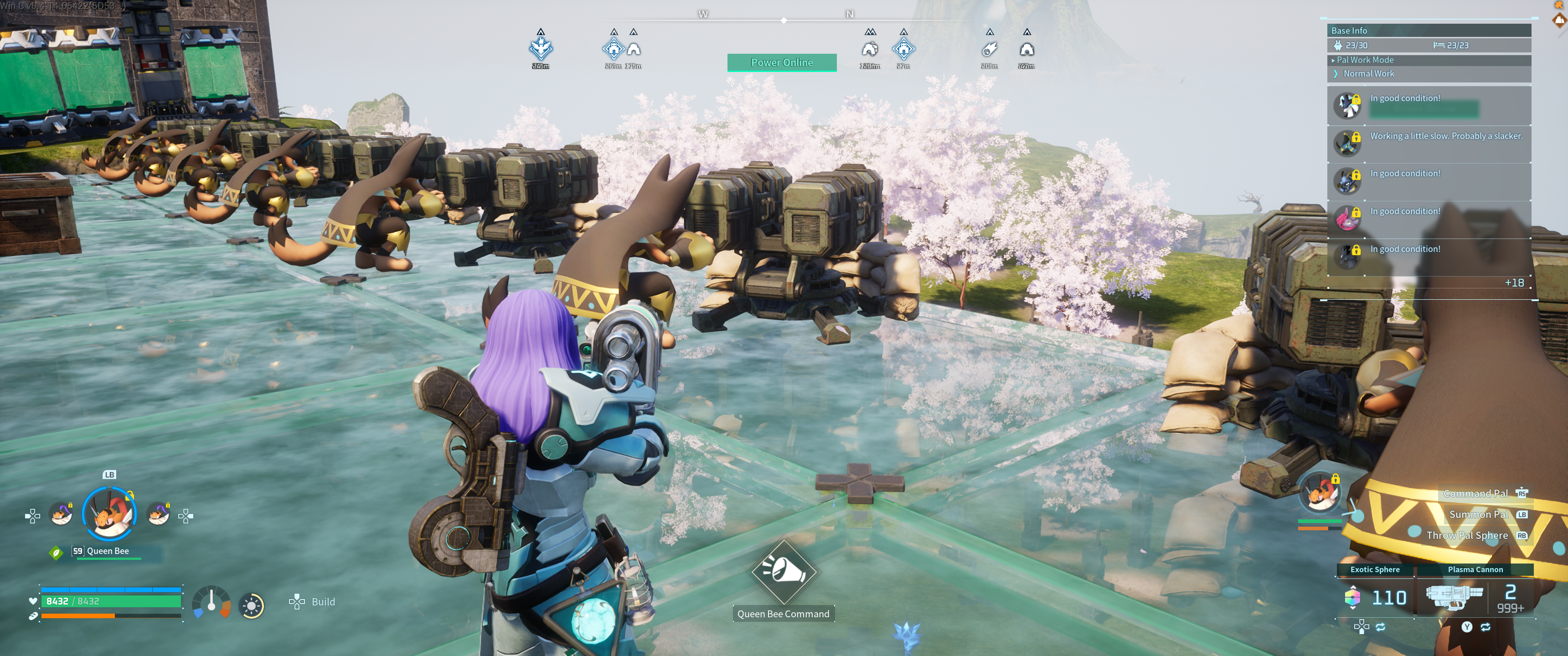Click the 245m compass marker
This screenshot has width=1568, height=656.
541,48
